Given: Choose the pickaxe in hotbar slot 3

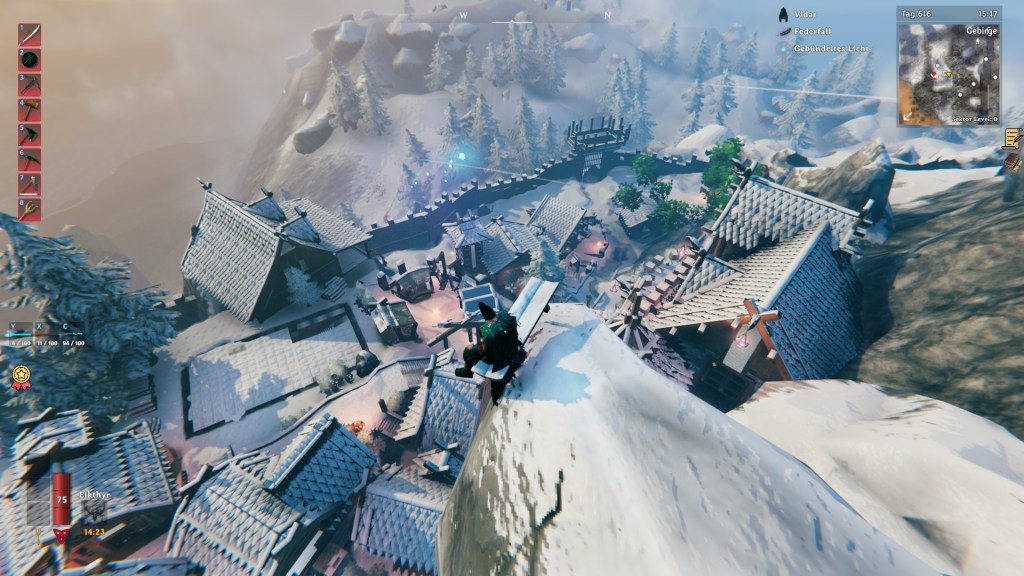Looking at the screenshot, I should coord(29,85).
